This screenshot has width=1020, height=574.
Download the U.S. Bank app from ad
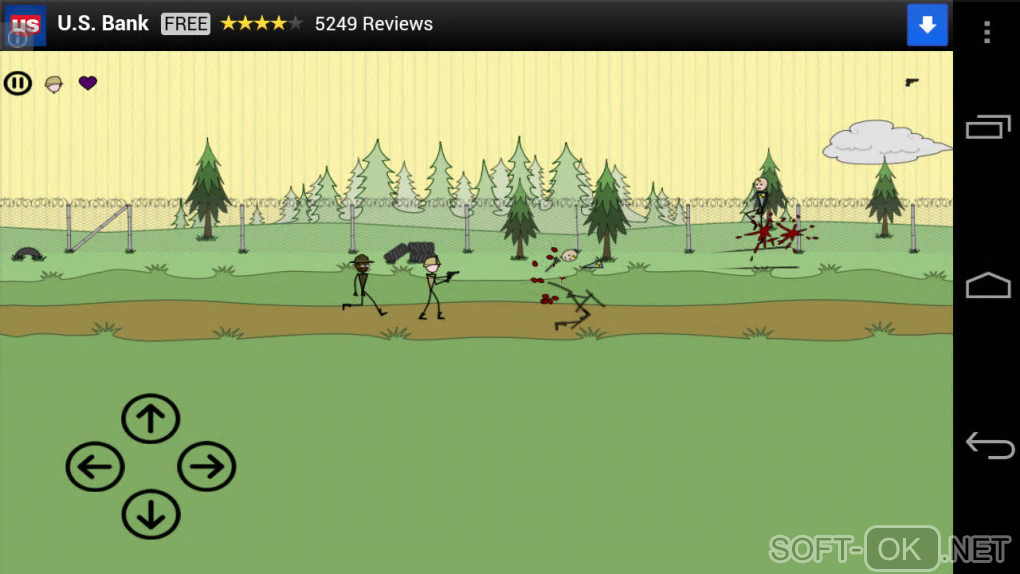pyautogui.click(x=927, y=25)
